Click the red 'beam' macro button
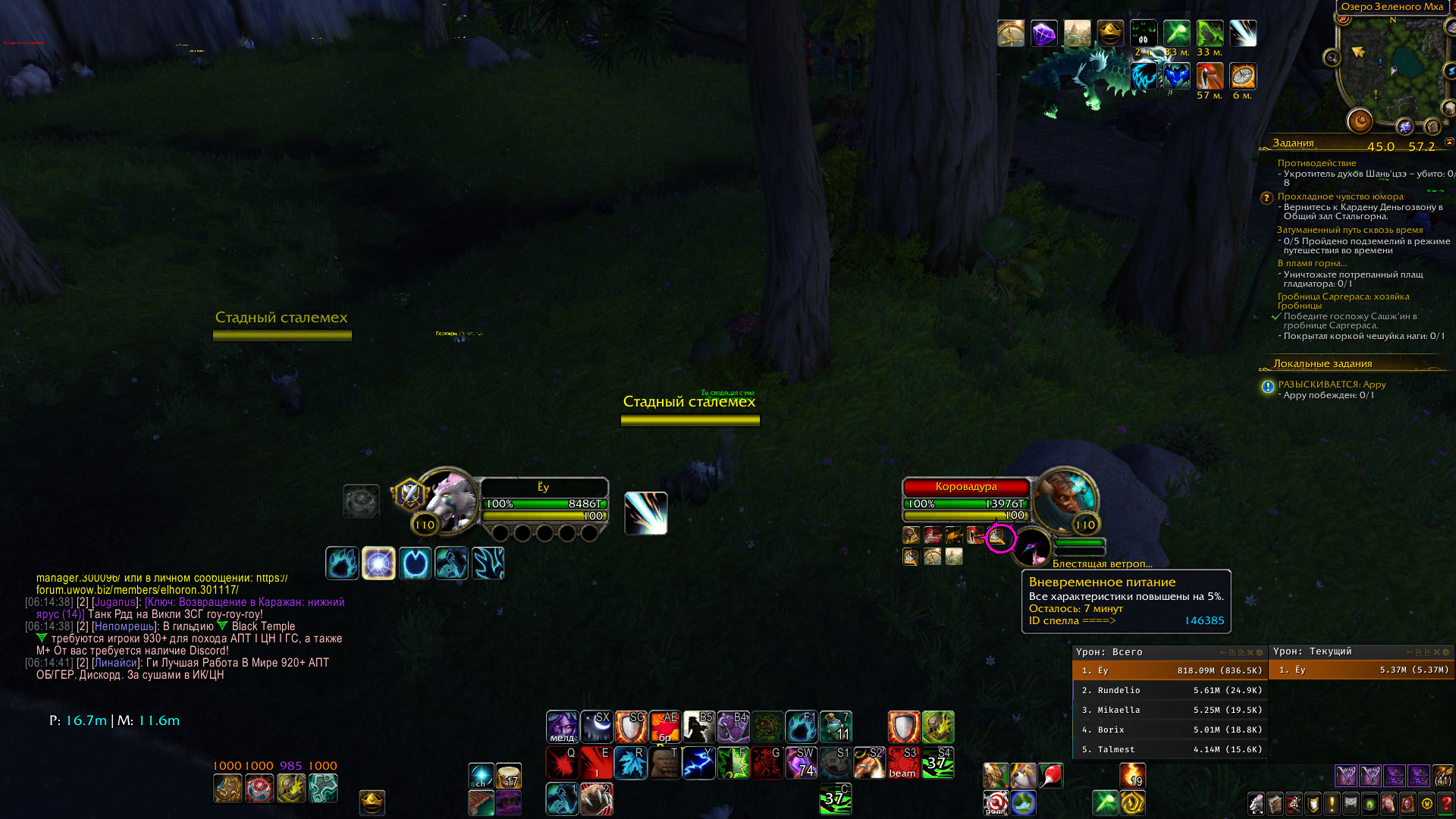Viewport: 1456px width, 819px height. [903, 763]
